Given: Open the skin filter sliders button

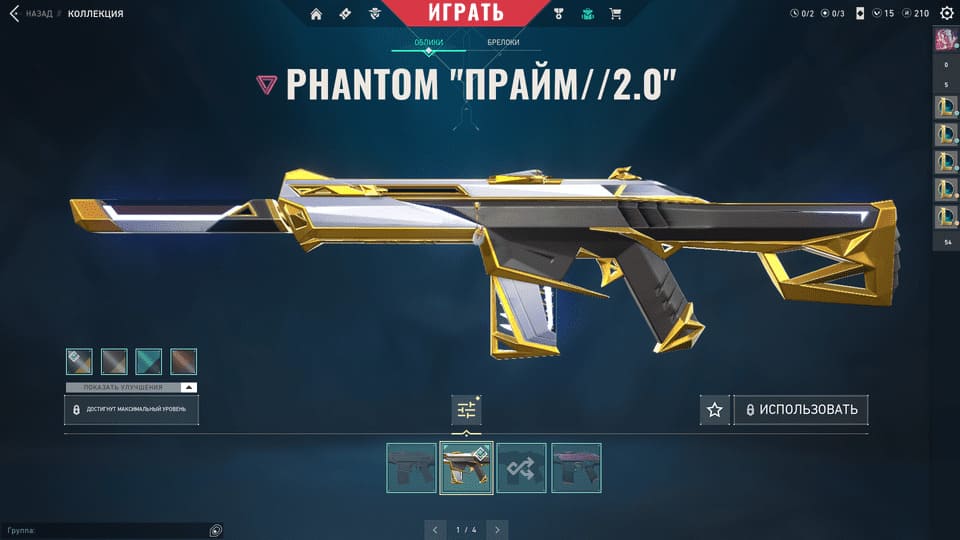Looking at the screenshot, I should [466, 409].
